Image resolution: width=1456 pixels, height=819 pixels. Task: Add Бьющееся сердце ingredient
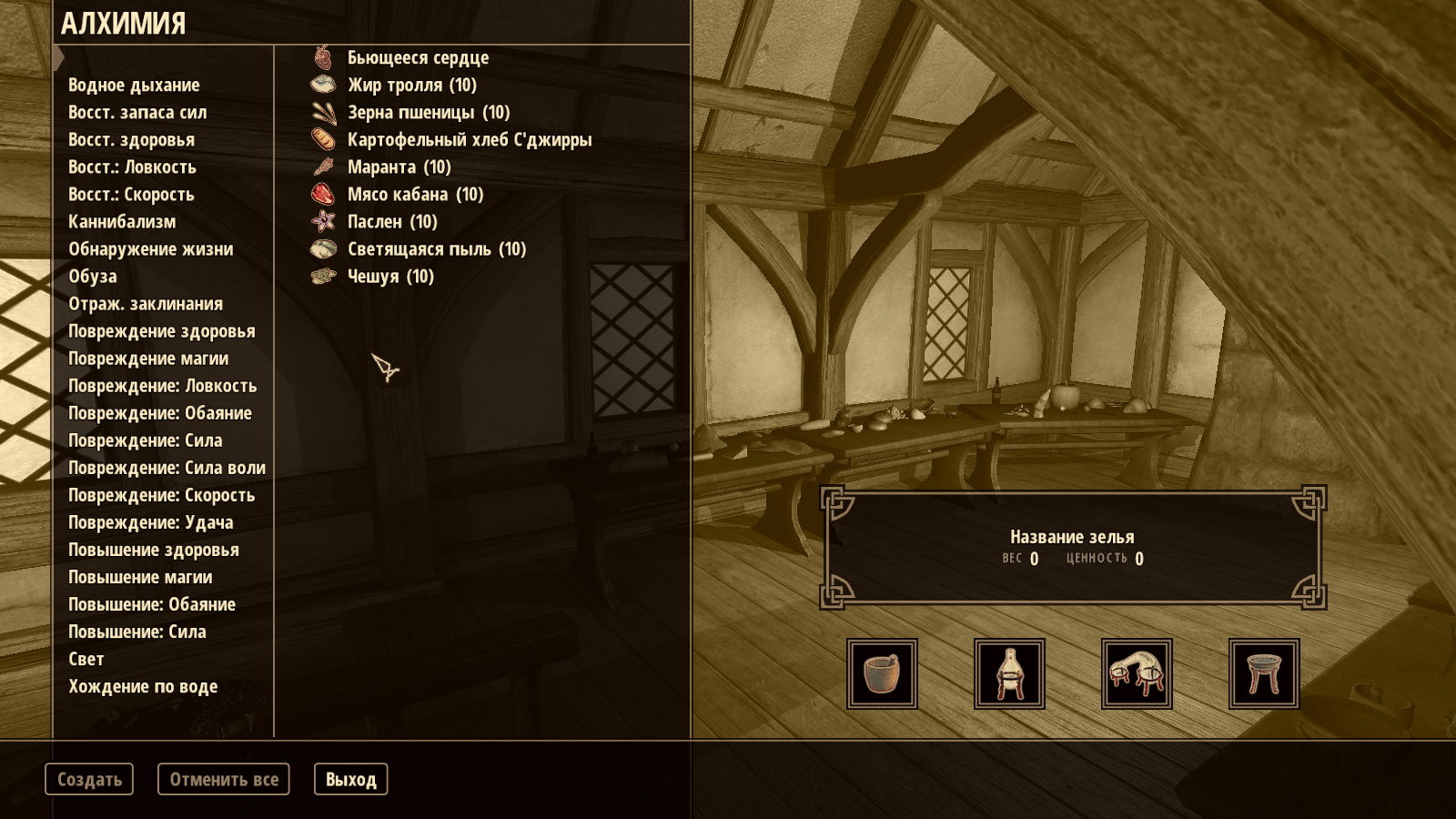pyautogui.click(x=418, y=57)
